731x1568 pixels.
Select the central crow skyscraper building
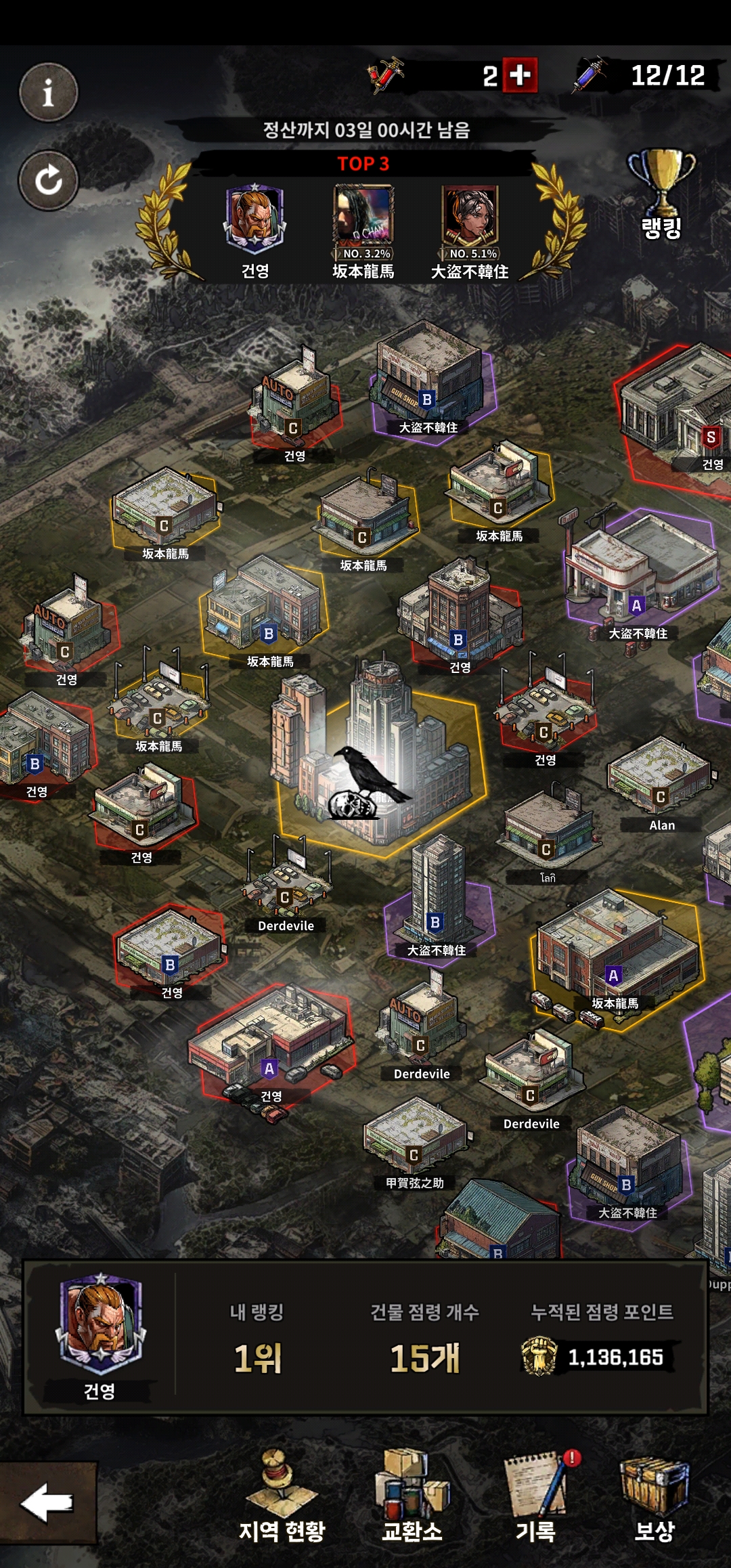pos(379,765)
